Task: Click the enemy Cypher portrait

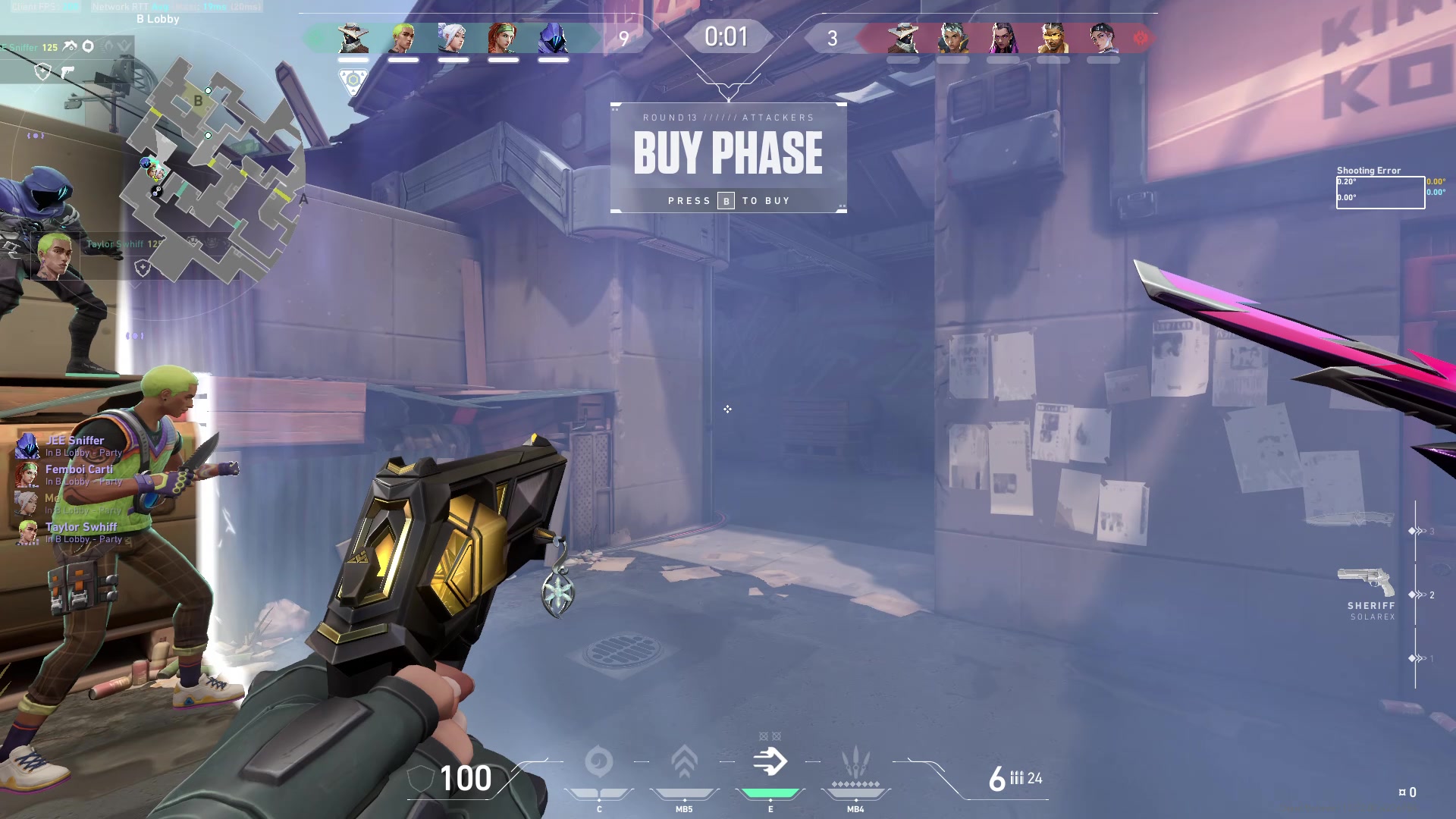Action: click(903, 38)
